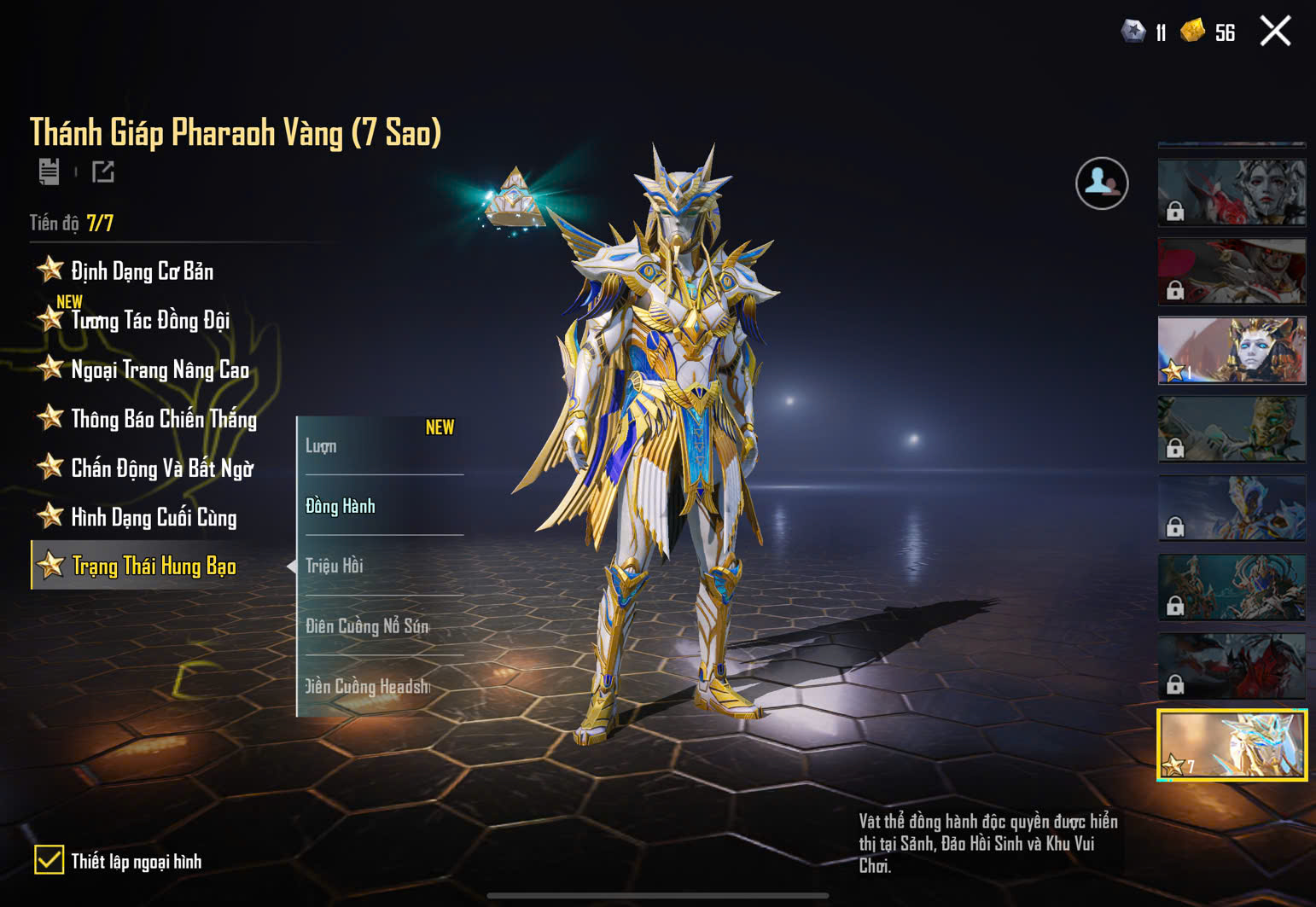Choose Đồng Hành in submenu
Viewport: 1316px width, 907px height.
pos(380,506)
